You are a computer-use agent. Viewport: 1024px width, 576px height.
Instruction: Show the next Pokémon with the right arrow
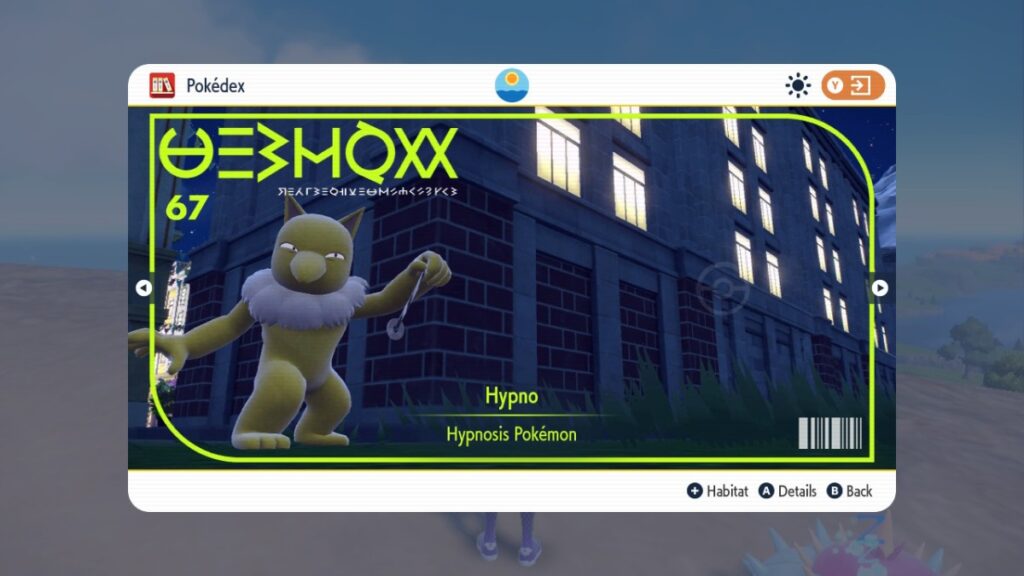click(880, 288)
